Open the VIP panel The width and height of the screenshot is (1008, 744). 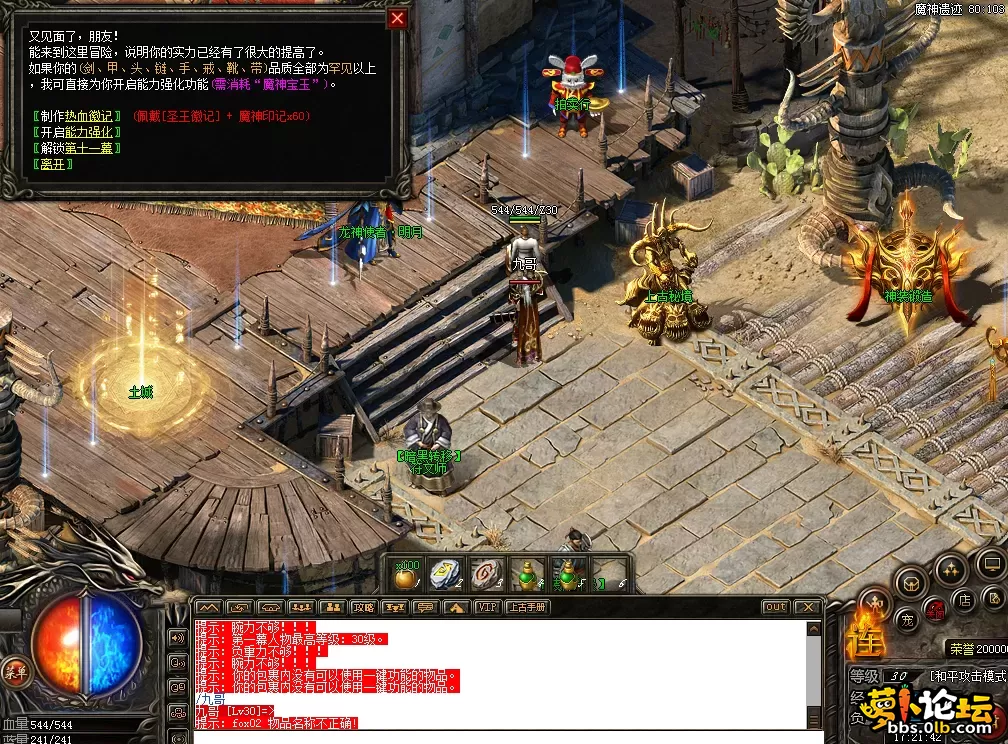pyautogui.click(x=487, y=607)
